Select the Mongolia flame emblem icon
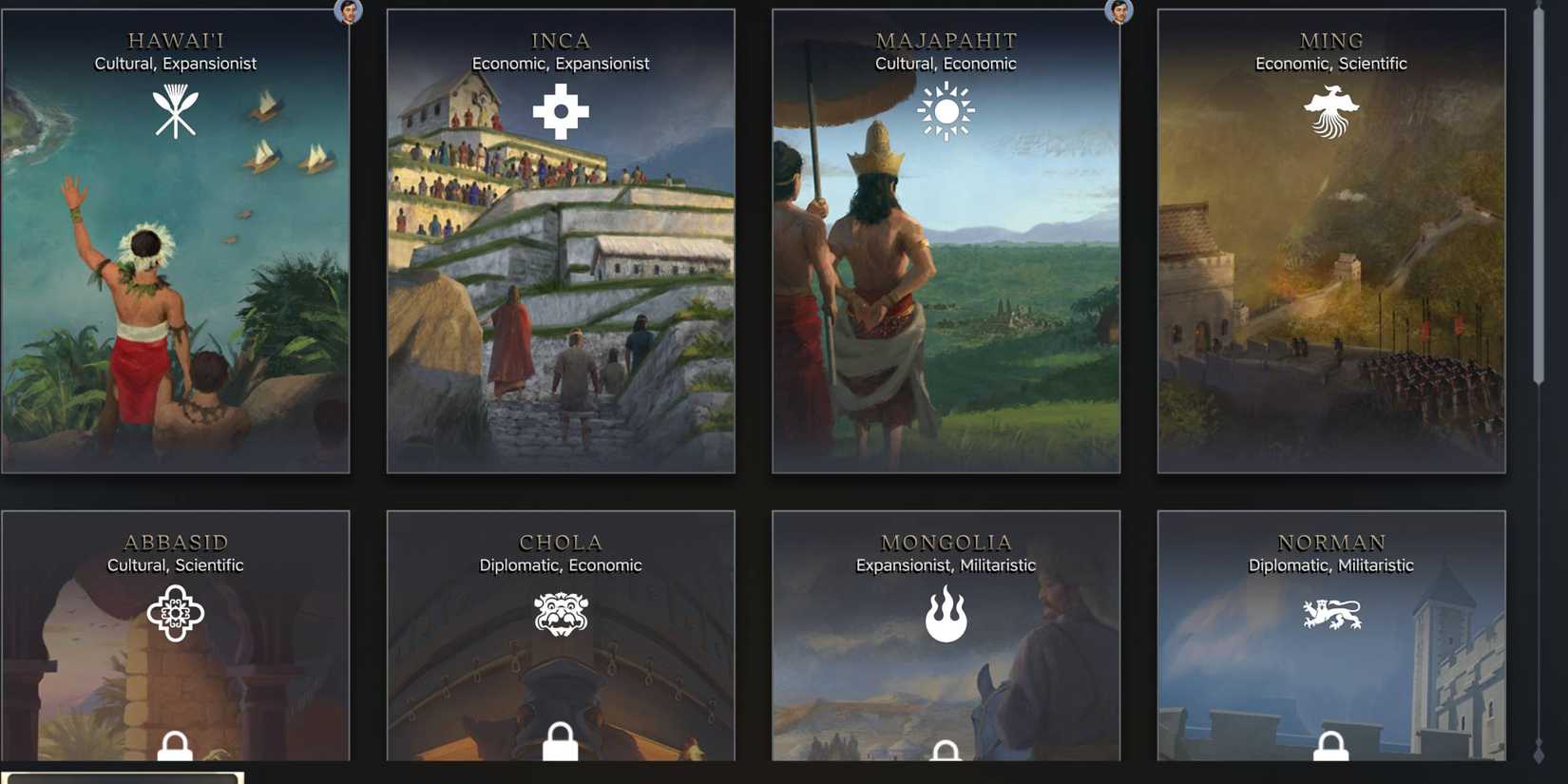1568x784 pixels. point(946,613)
